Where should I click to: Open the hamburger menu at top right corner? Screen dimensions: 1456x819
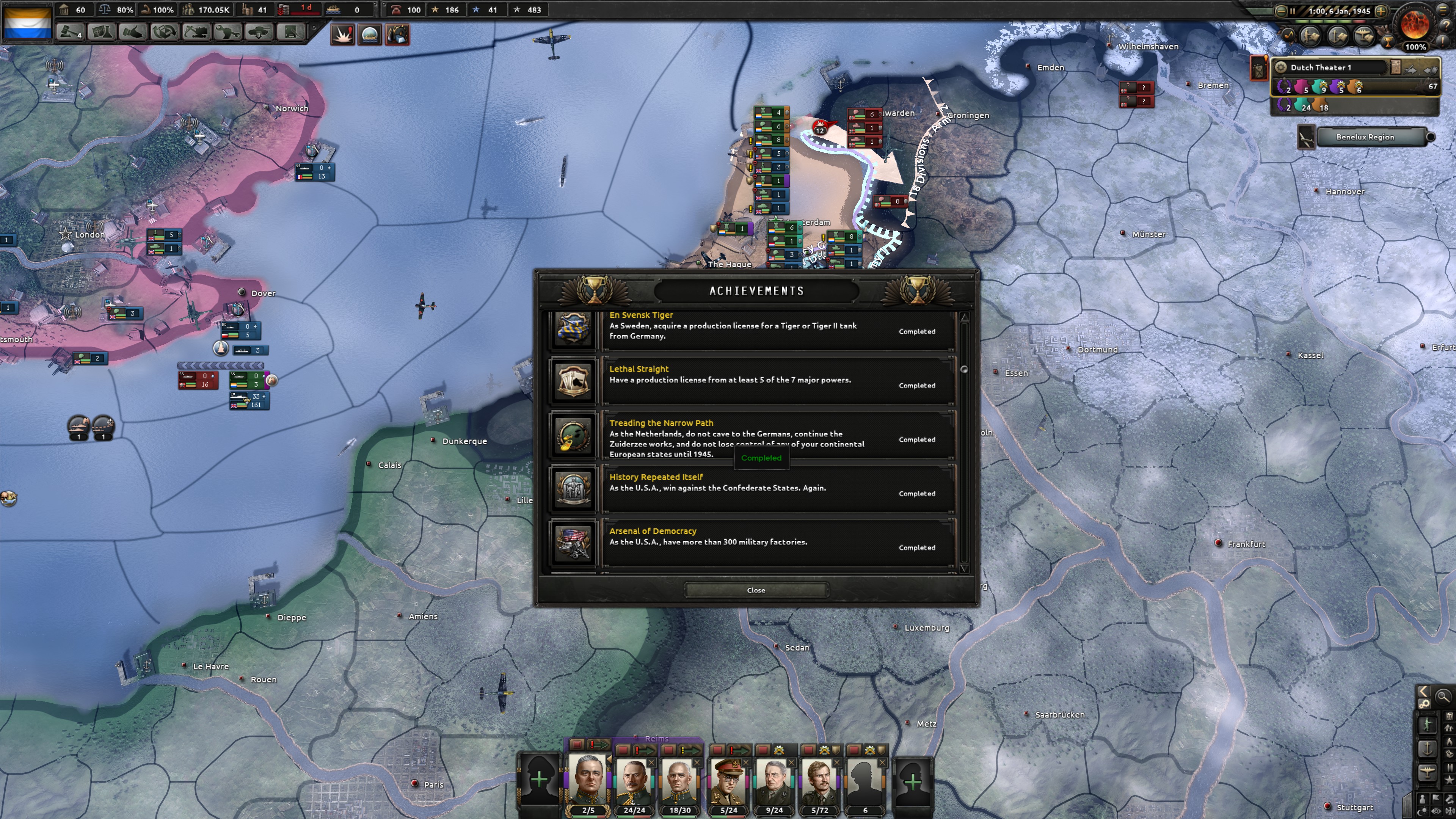point(1442,10)
